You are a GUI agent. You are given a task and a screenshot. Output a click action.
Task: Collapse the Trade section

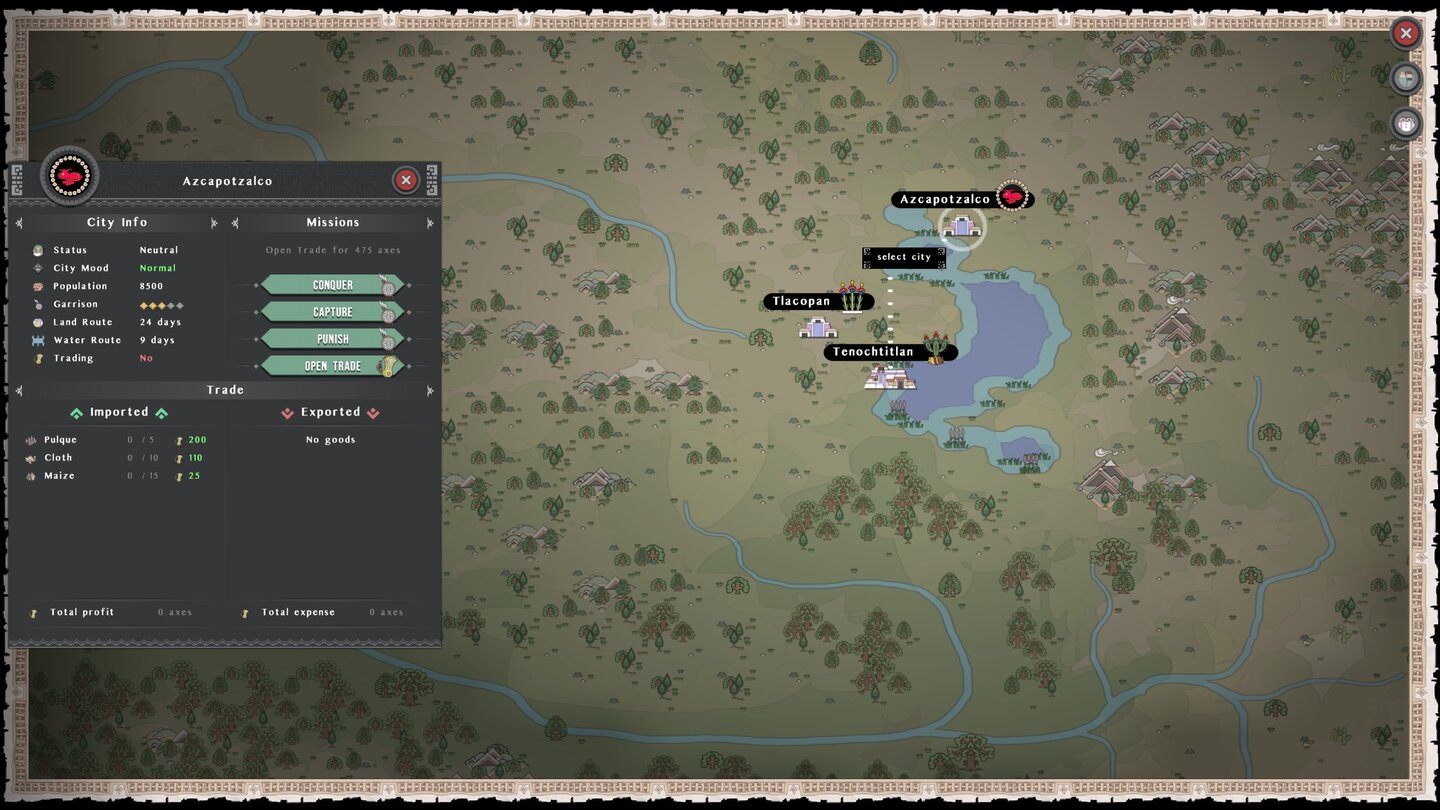18,390
